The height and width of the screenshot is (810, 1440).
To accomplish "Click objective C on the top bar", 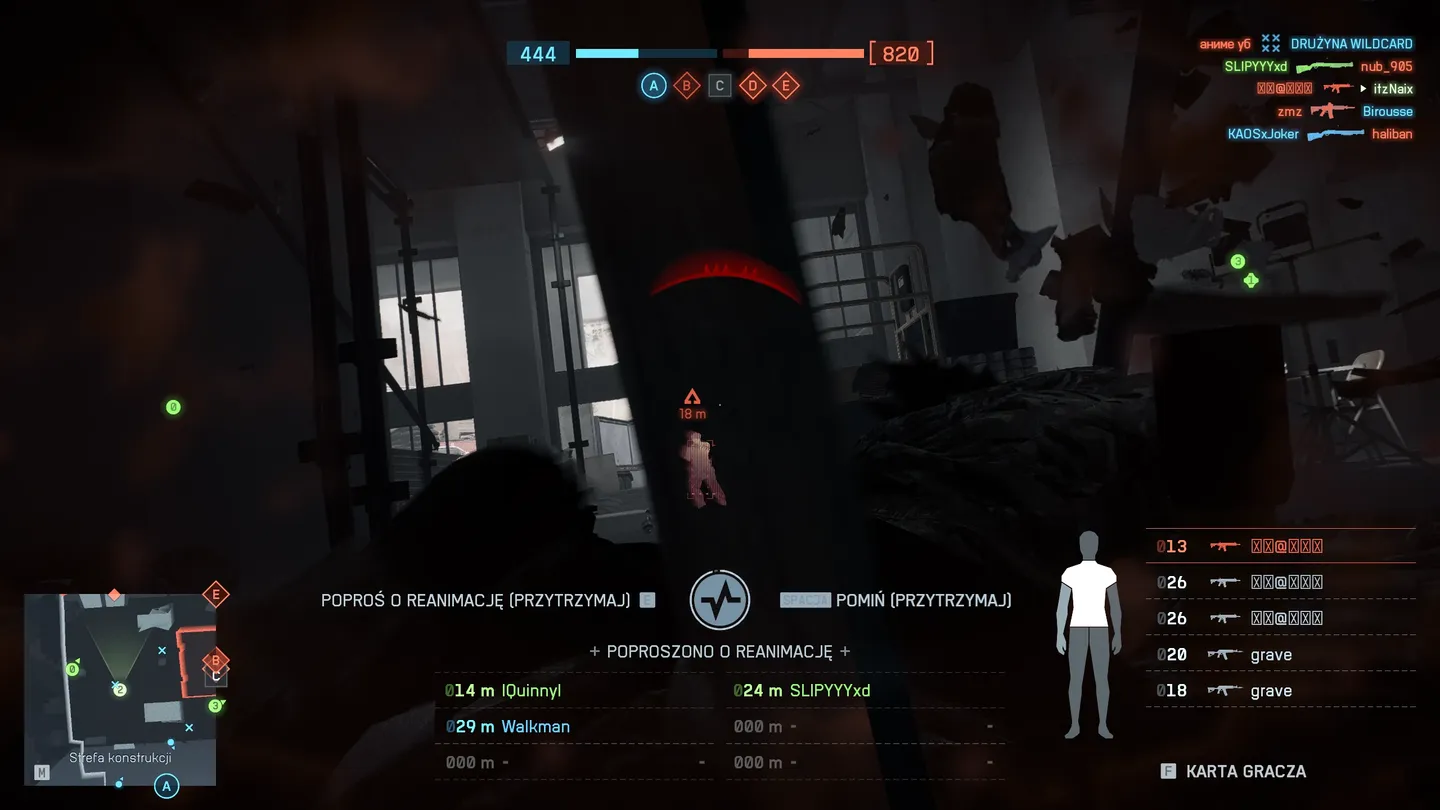I will (x=719, y=86).
